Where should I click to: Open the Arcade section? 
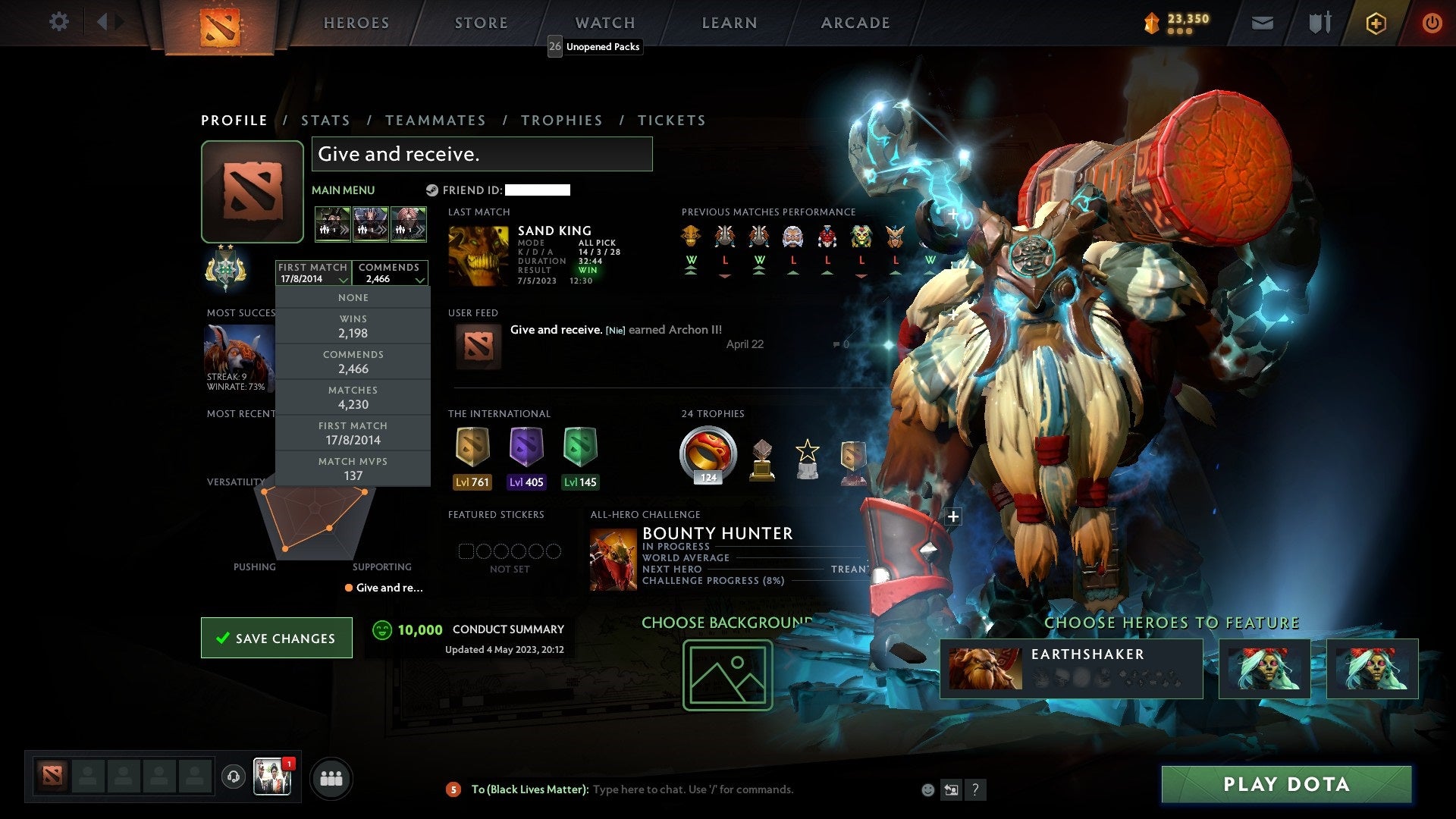click(x=855, y=23)
